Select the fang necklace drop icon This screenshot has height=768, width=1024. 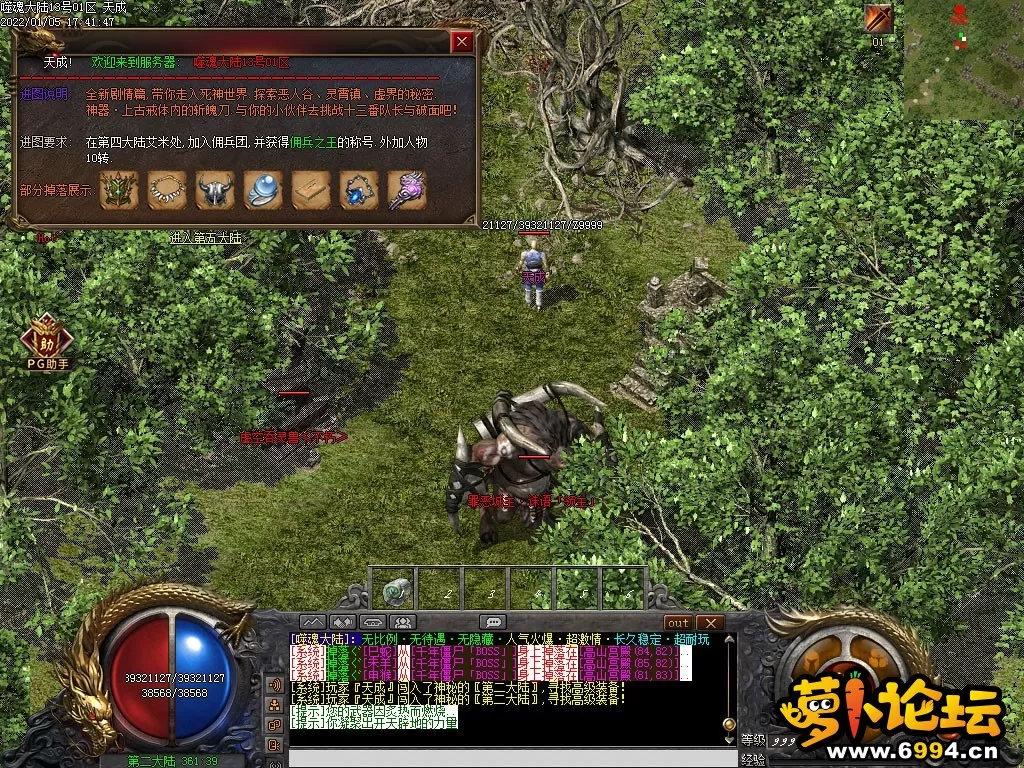pos(167,190)
